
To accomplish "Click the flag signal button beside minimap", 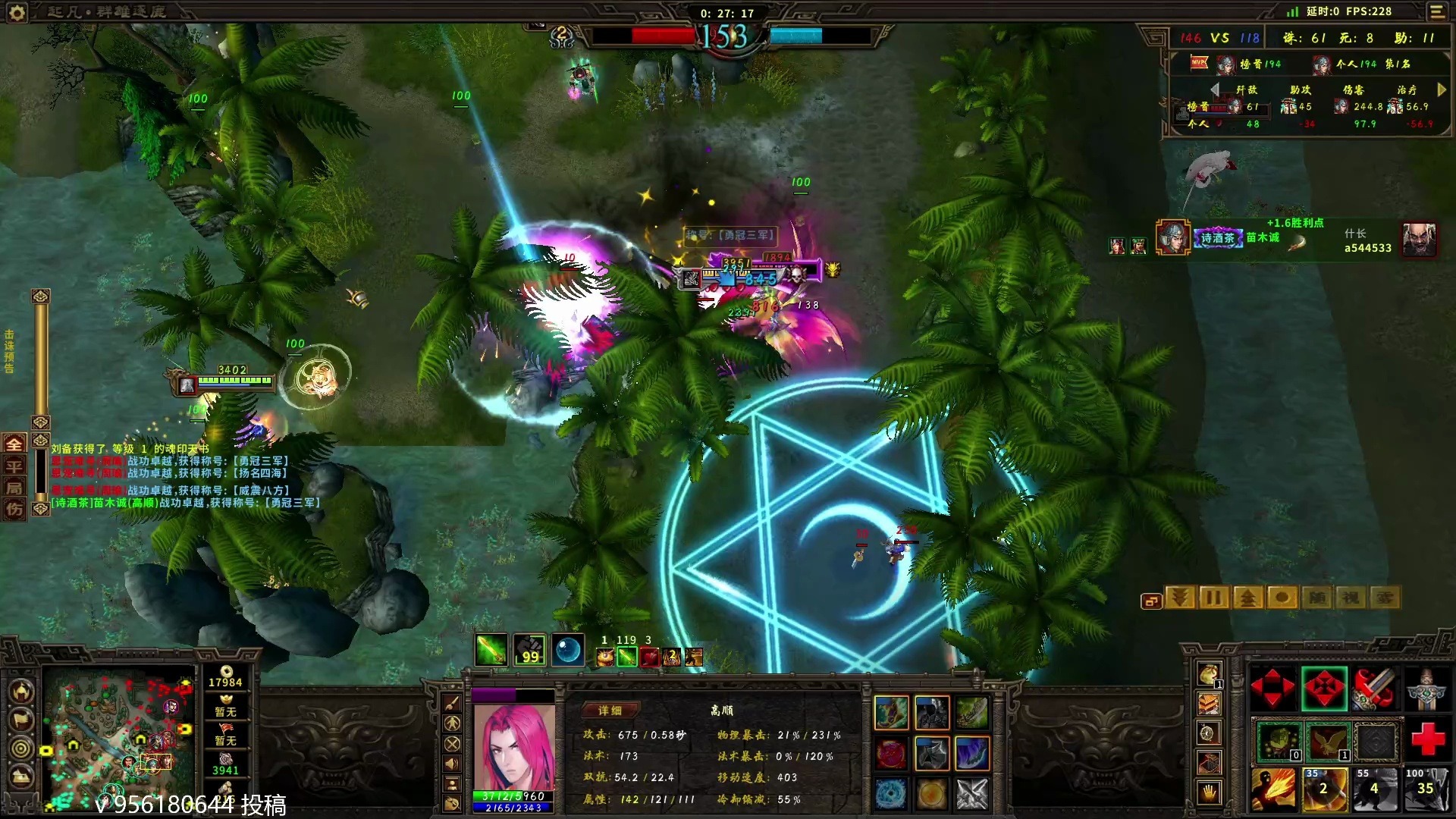I will [x=21, y=719].
